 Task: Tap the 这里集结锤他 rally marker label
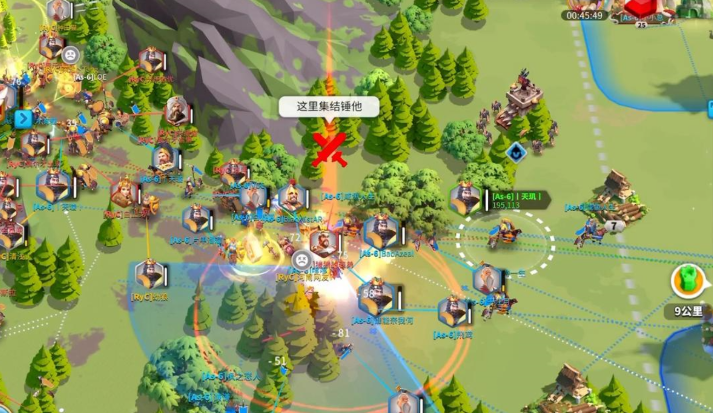click(x=329, y=105)
